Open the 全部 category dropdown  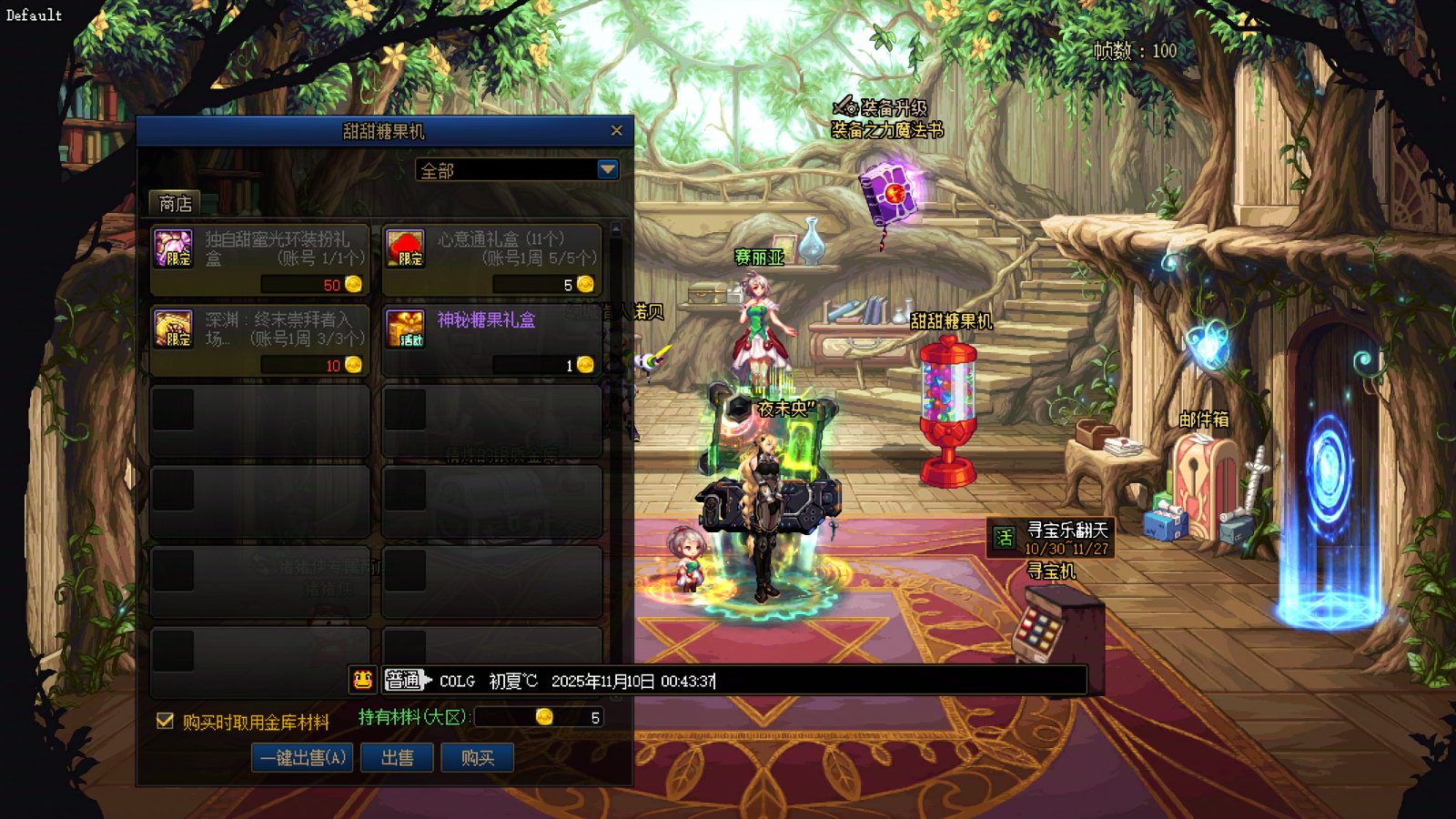tap(607, 170)
